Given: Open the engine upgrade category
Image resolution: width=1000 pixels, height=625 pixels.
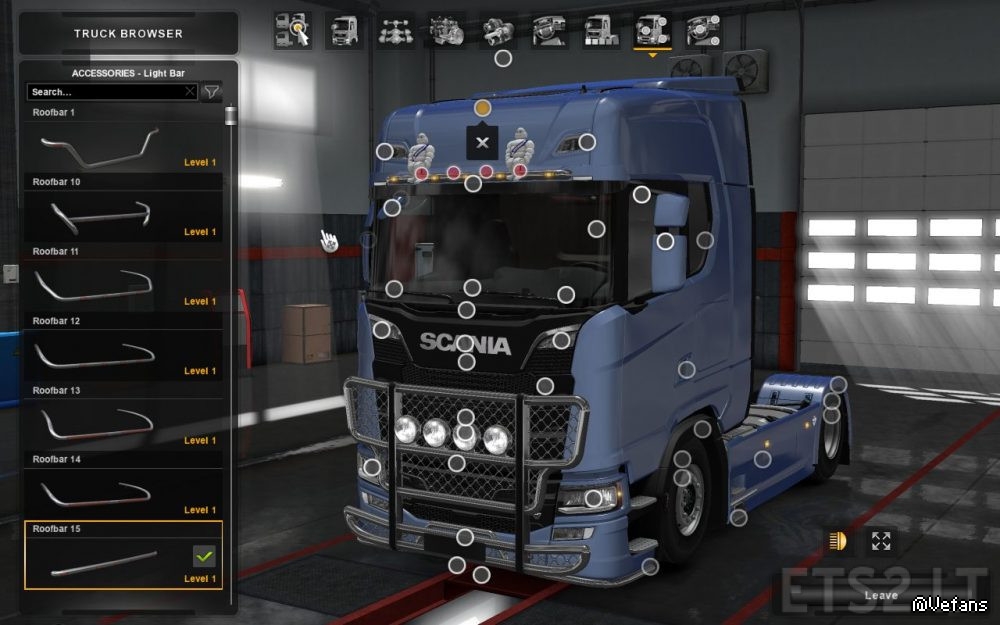Looking at the screenshot, I should pos(446,31).
